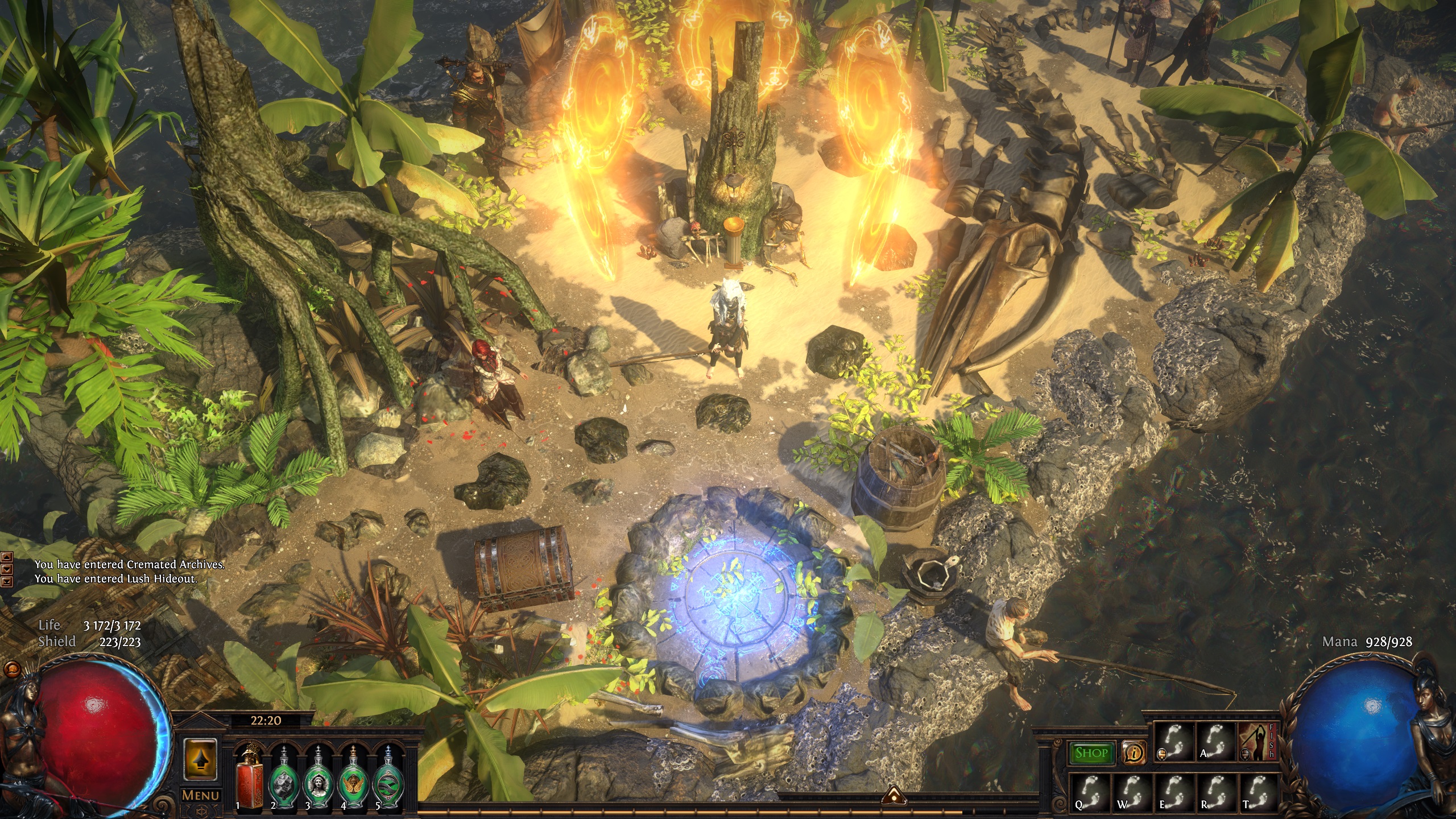The width and height of the screenshot is (1456, 819).
Task: Open the Menu button
Action: click(200, 795)
